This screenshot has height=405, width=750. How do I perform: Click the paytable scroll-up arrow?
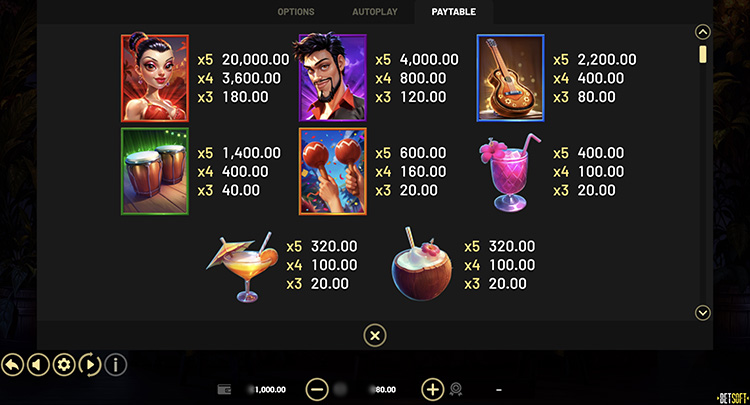click(x=702, y=32)
